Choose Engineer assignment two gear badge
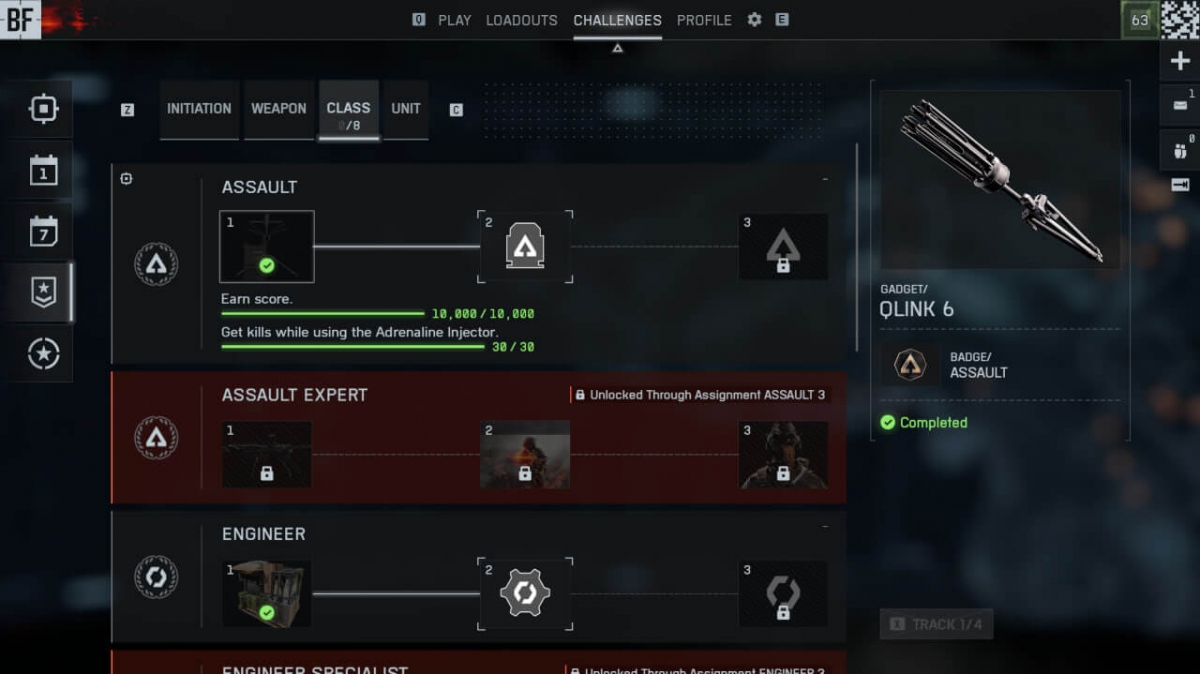This screenshot has width=1200, height=674. [x=525, y=594]
